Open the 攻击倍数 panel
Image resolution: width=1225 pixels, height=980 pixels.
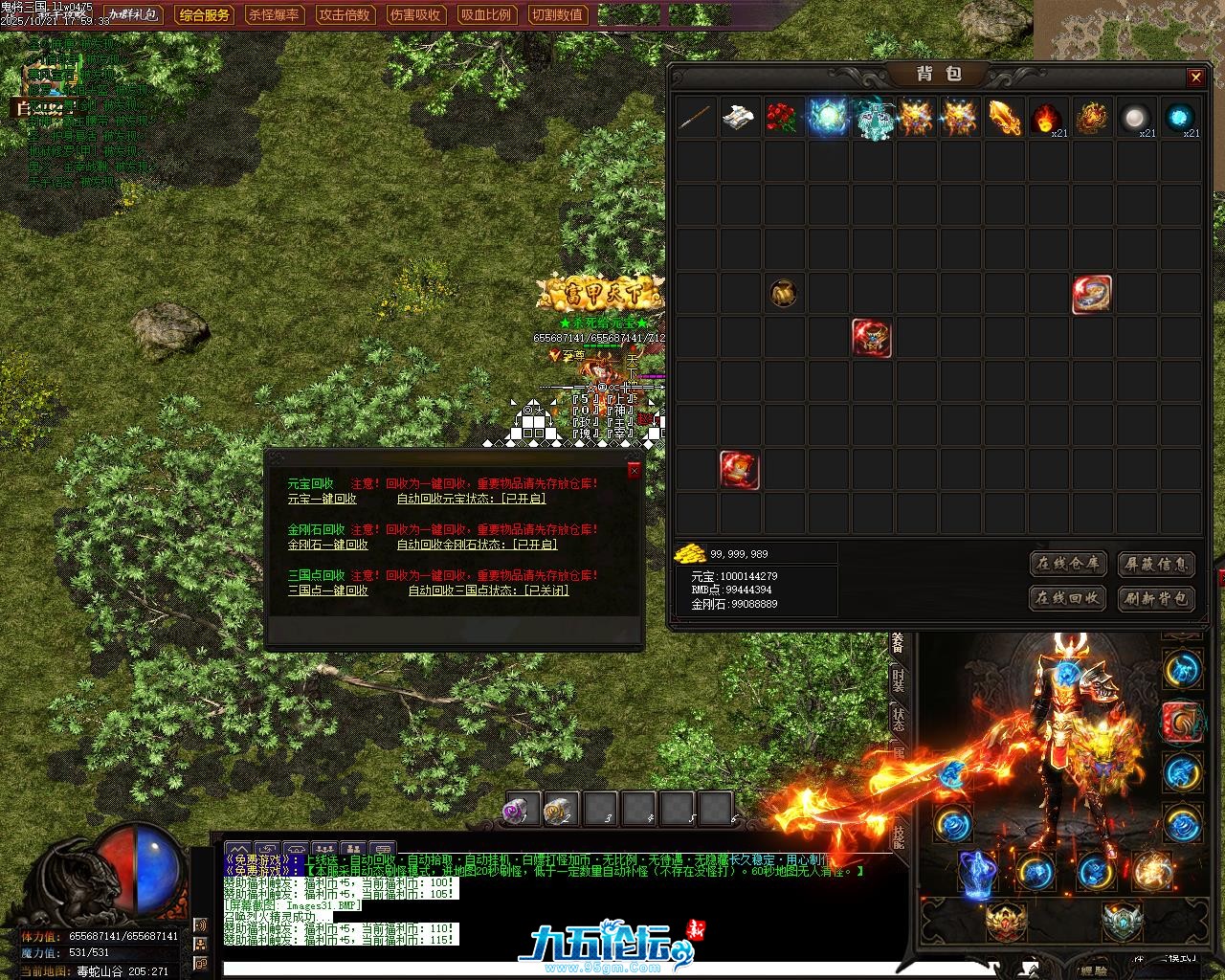click(345, 15)
